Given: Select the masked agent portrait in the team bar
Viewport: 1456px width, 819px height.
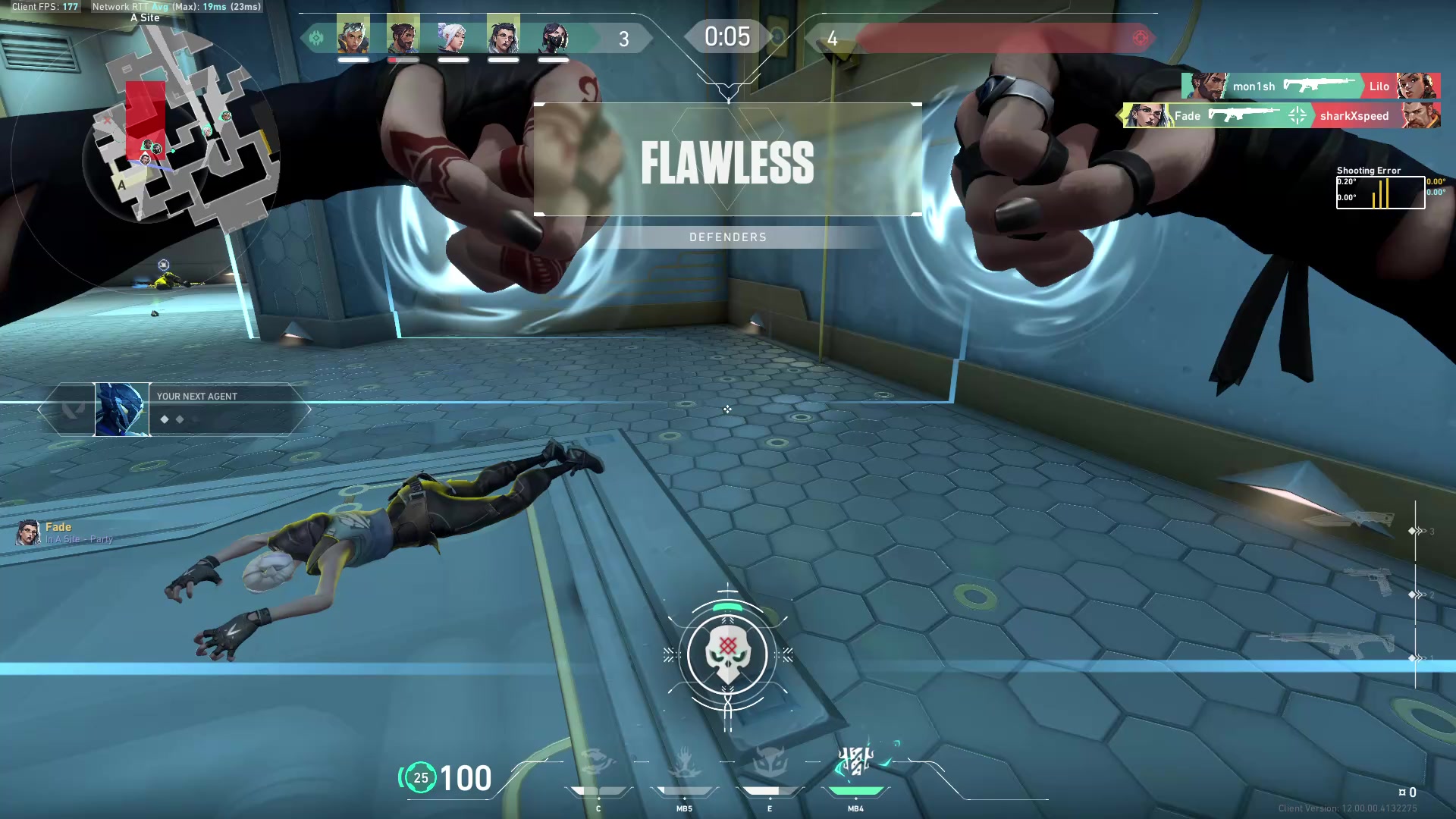Looking at the screenshot, I should coord(554,36).
